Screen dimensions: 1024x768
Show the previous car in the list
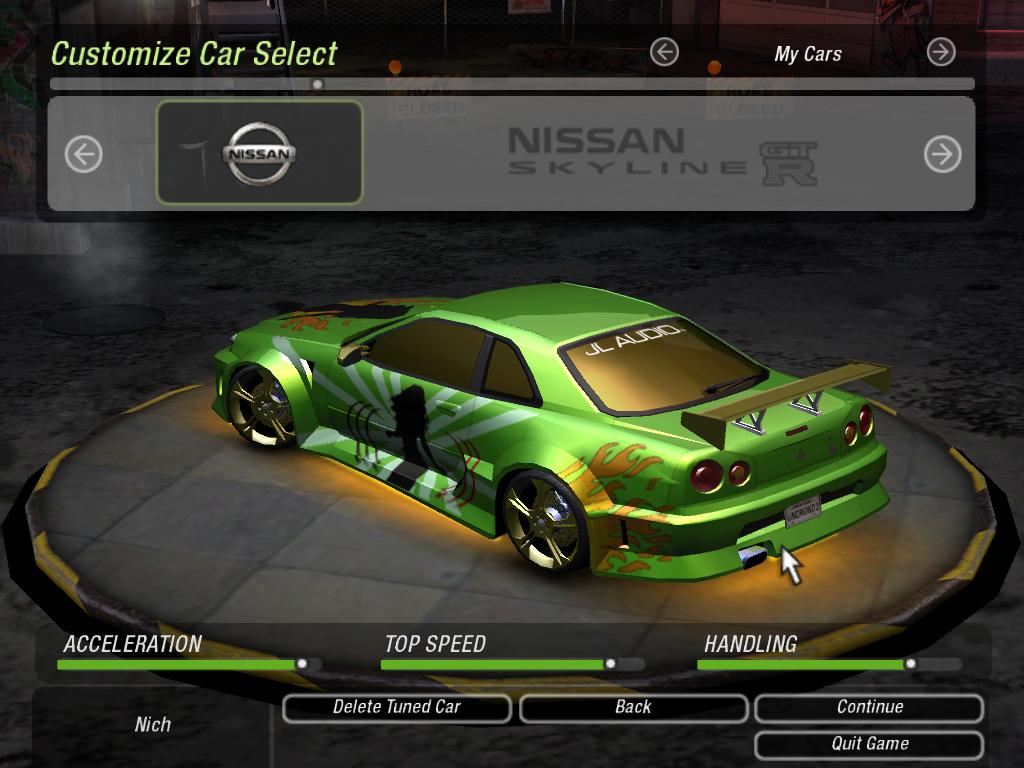84,154
